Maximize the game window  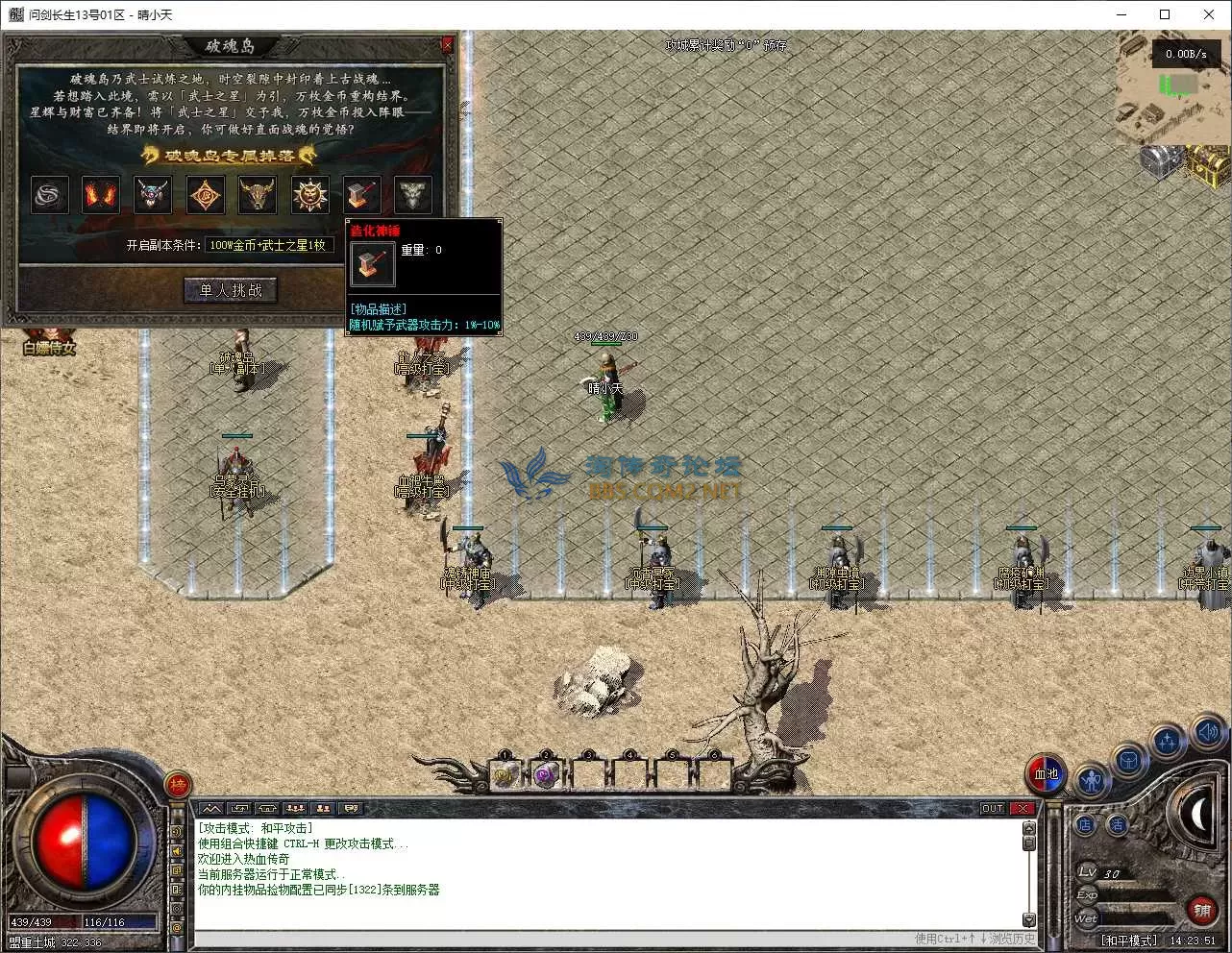(x=1165, y=14)
